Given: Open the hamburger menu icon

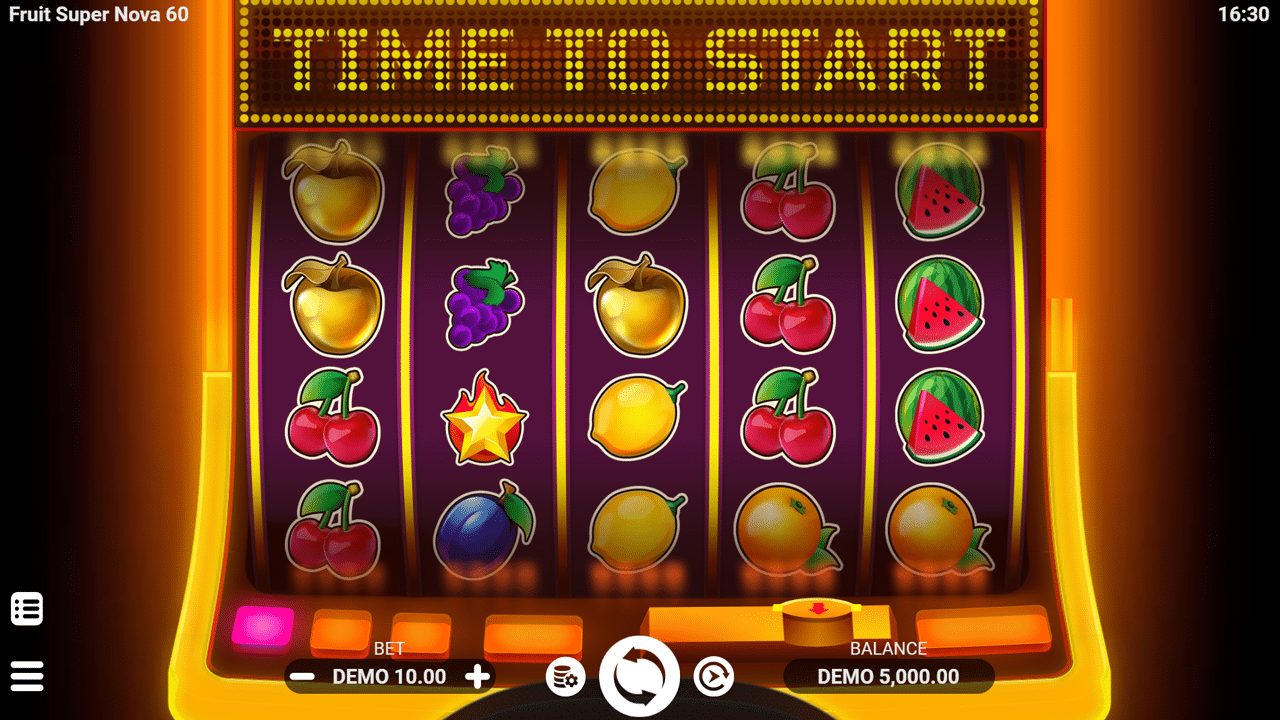Looking at the screenshot, I should point(27,675).
